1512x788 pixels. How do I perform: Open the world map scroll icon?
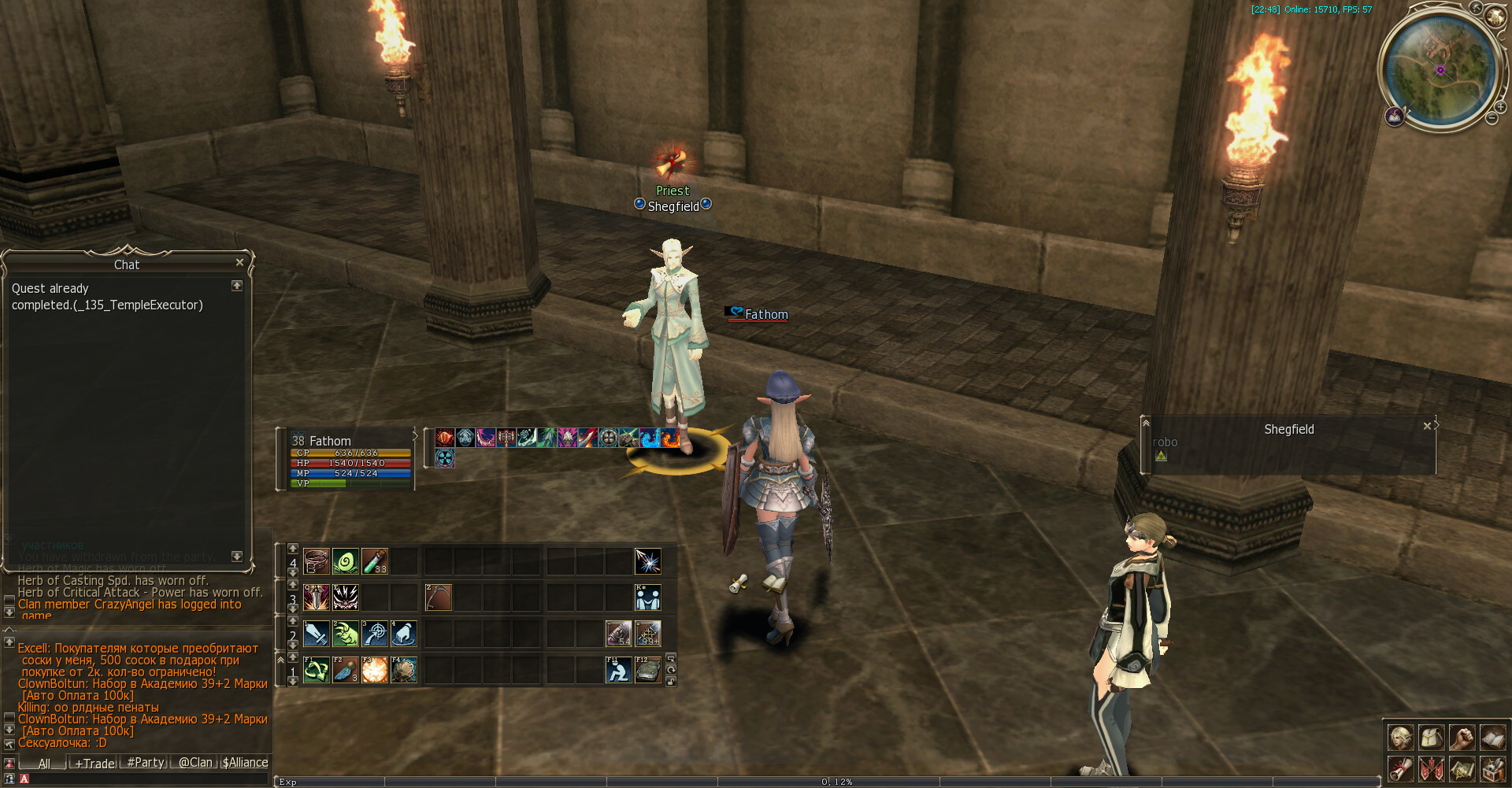point(1462,768)
